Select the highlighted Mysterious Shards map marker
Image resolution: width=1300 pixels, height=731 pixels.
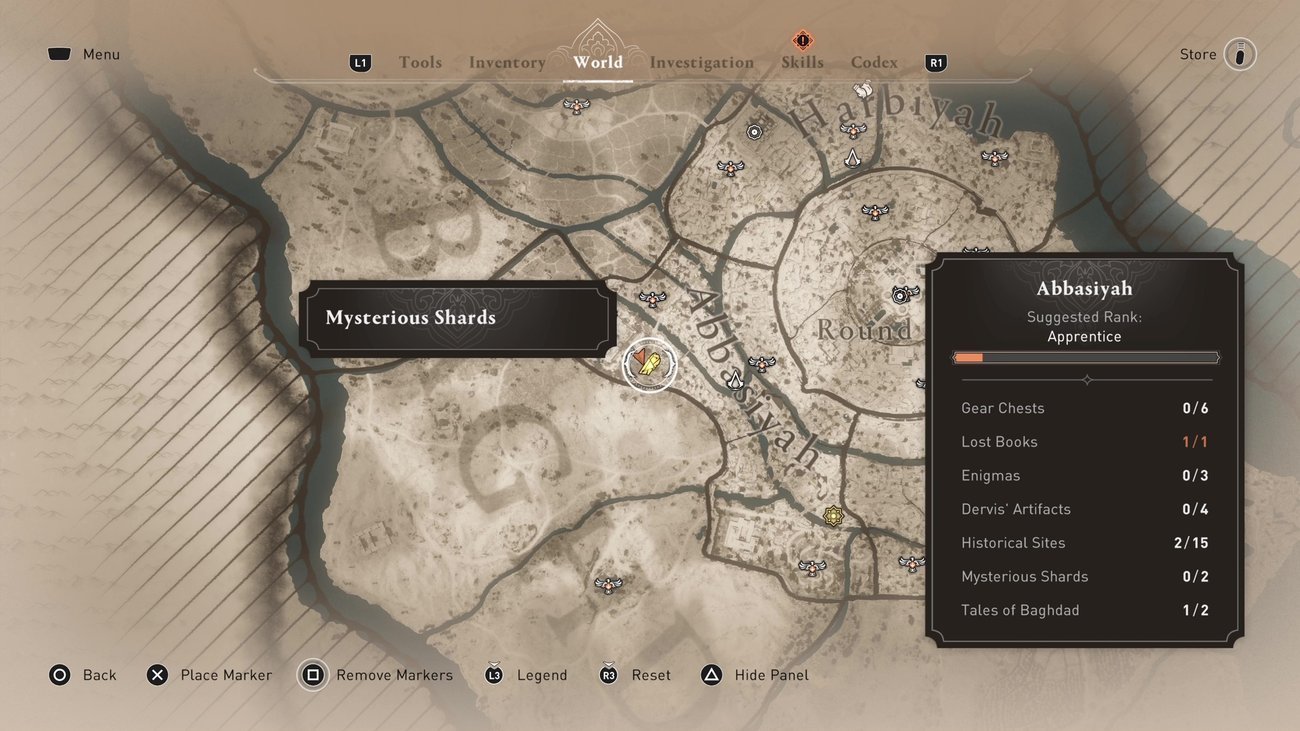tap(649, 366)
